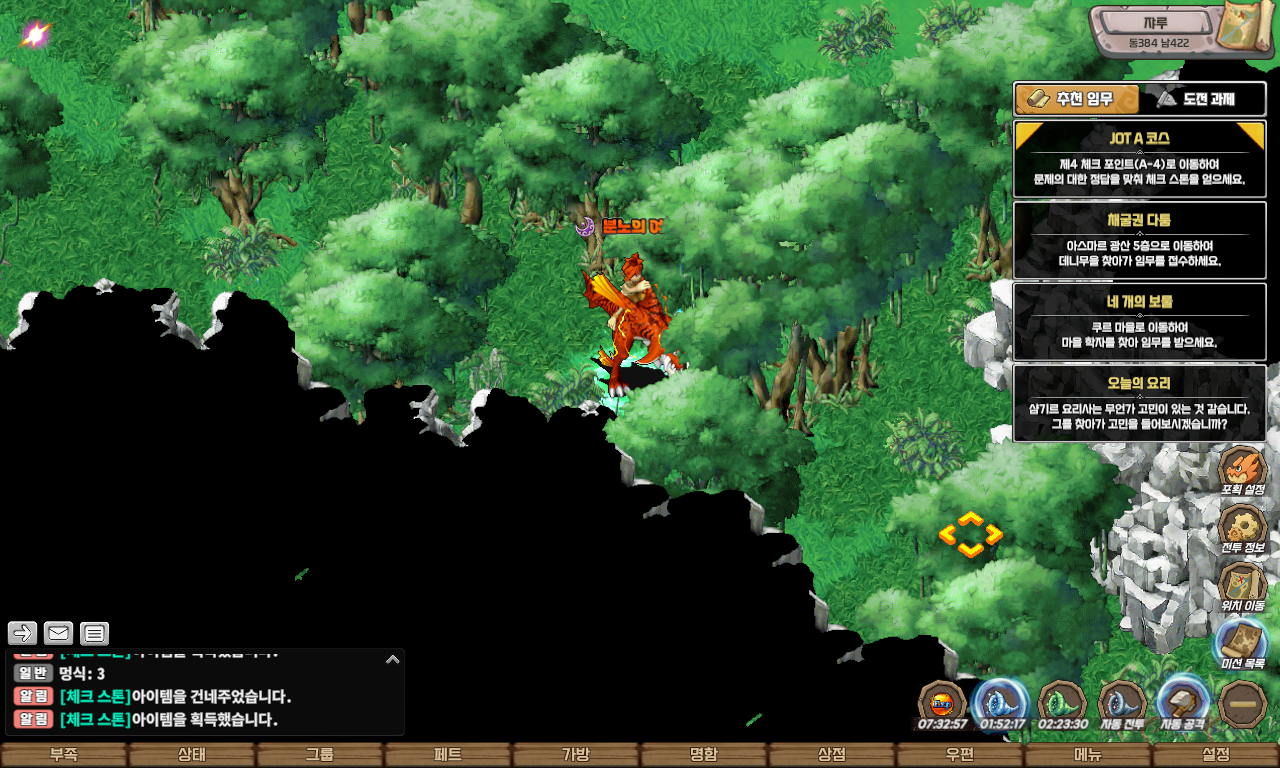The width and height of the screenshot is (1280, 768).
Task: Open 전투 정보 battle info
Action: point(1243,530)
